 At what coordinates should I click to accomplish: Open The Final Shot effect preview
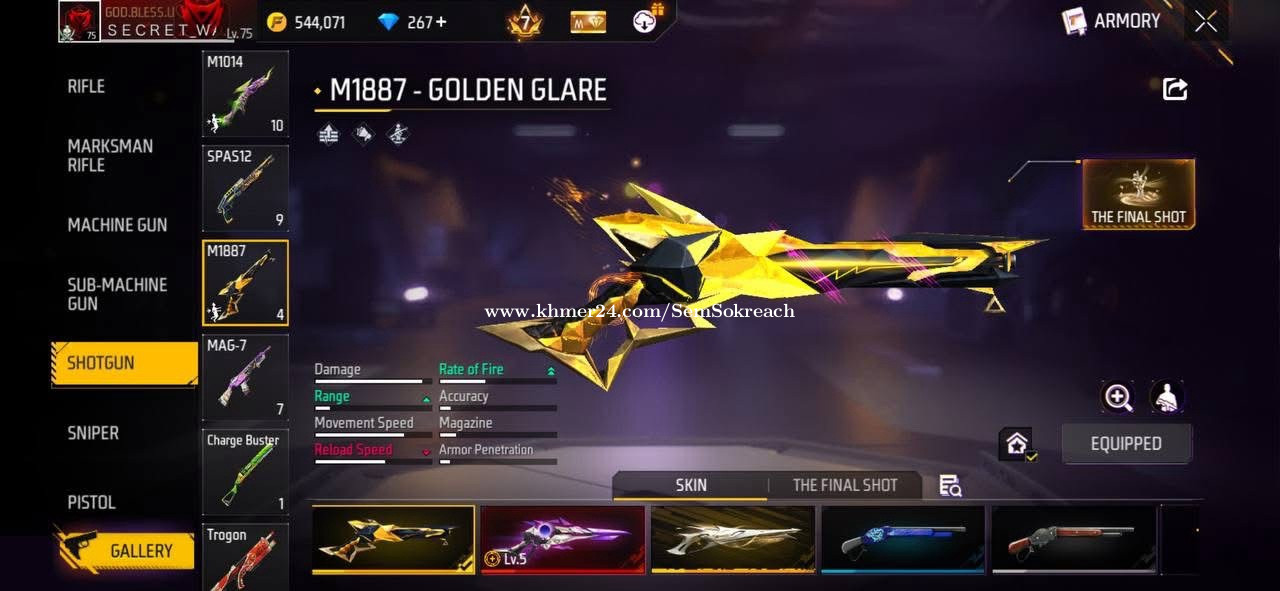pyautogui.click(x=1138, y=193)
